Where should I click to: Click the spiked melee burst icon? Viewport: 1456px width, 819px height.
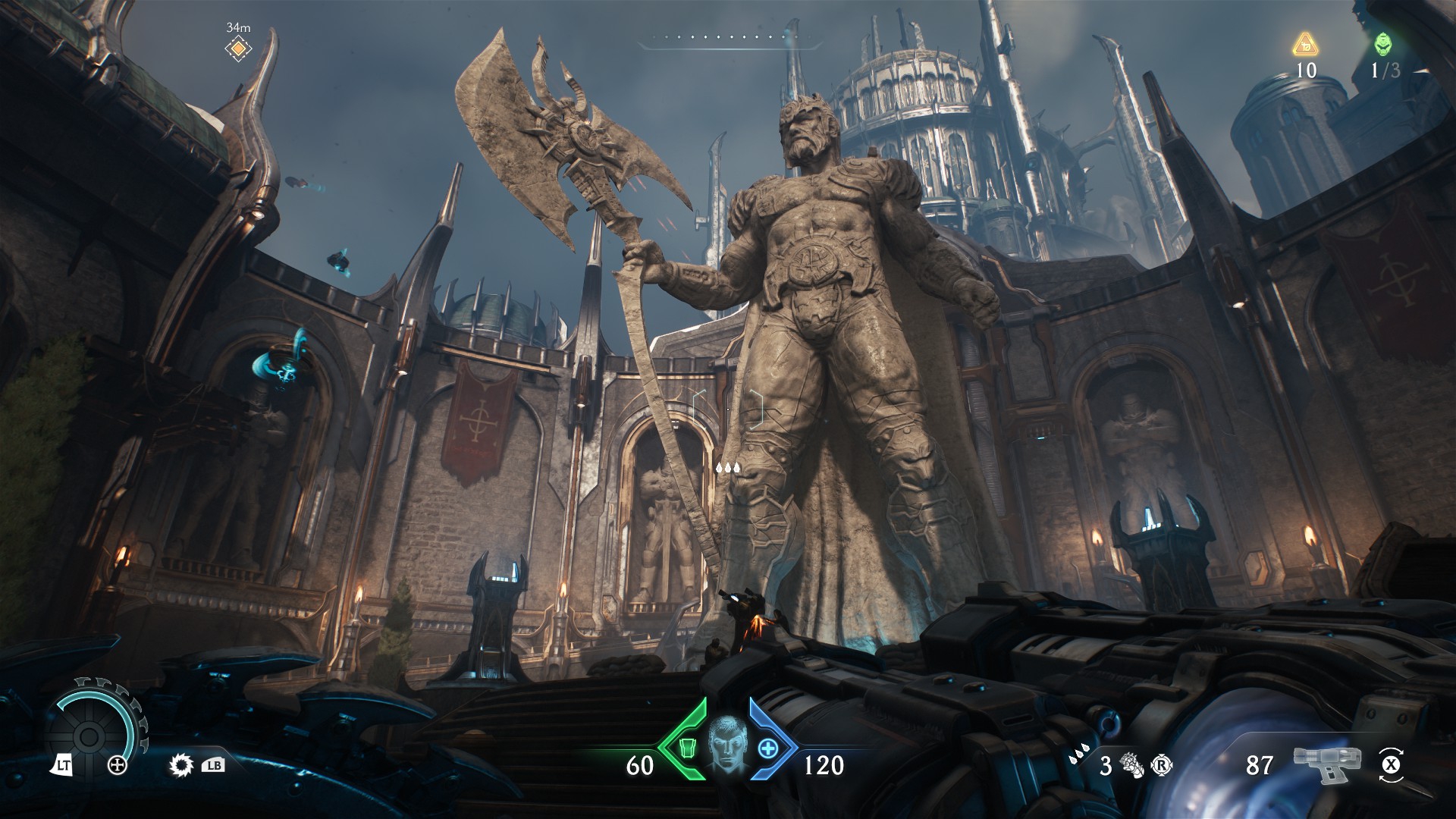[x=182, y=765]
